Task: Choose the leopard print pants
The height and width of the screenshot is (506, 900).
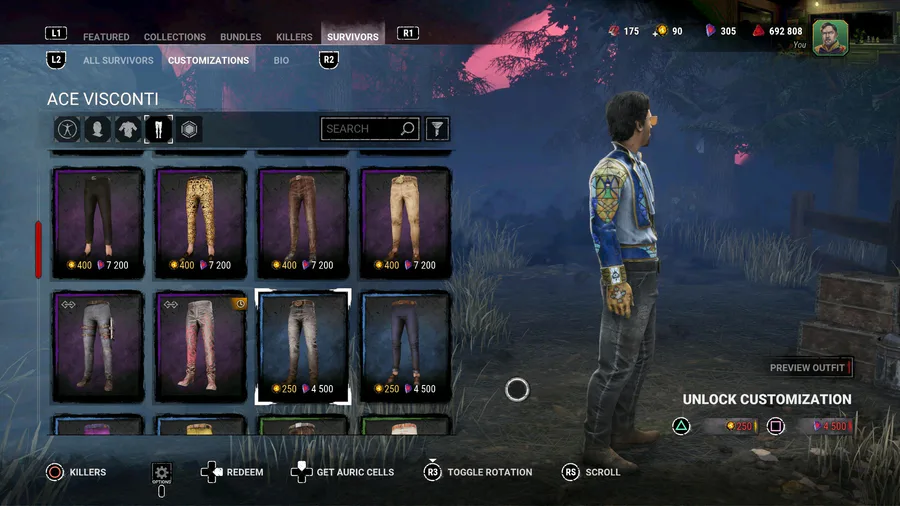Action: coord(201,222)
